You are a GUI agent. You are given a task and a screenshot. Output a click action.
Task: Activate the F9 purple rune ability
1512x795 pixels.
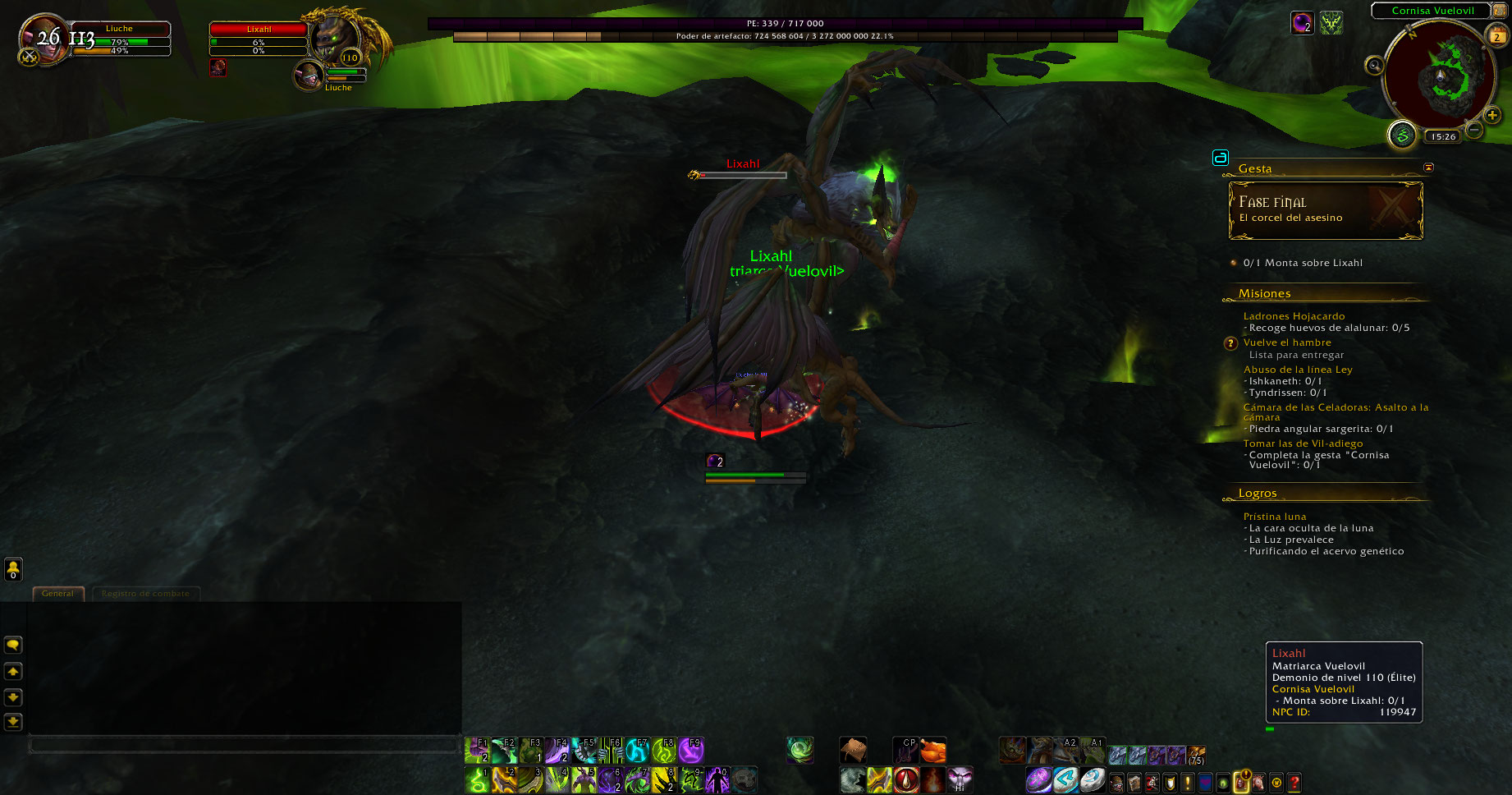click(x=691, y=750)
